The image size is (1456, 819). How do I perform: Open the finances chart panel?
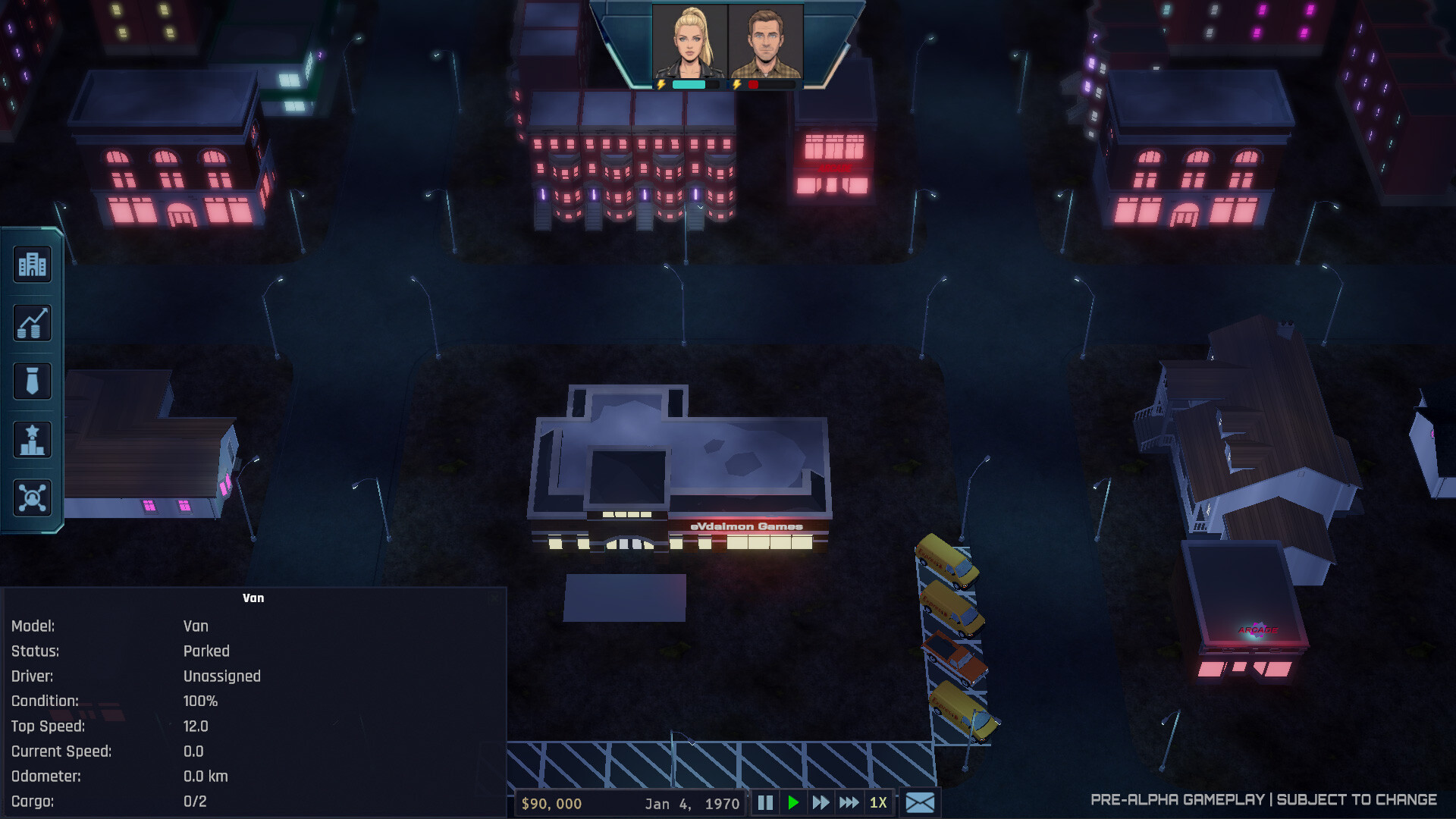(32, 323)
